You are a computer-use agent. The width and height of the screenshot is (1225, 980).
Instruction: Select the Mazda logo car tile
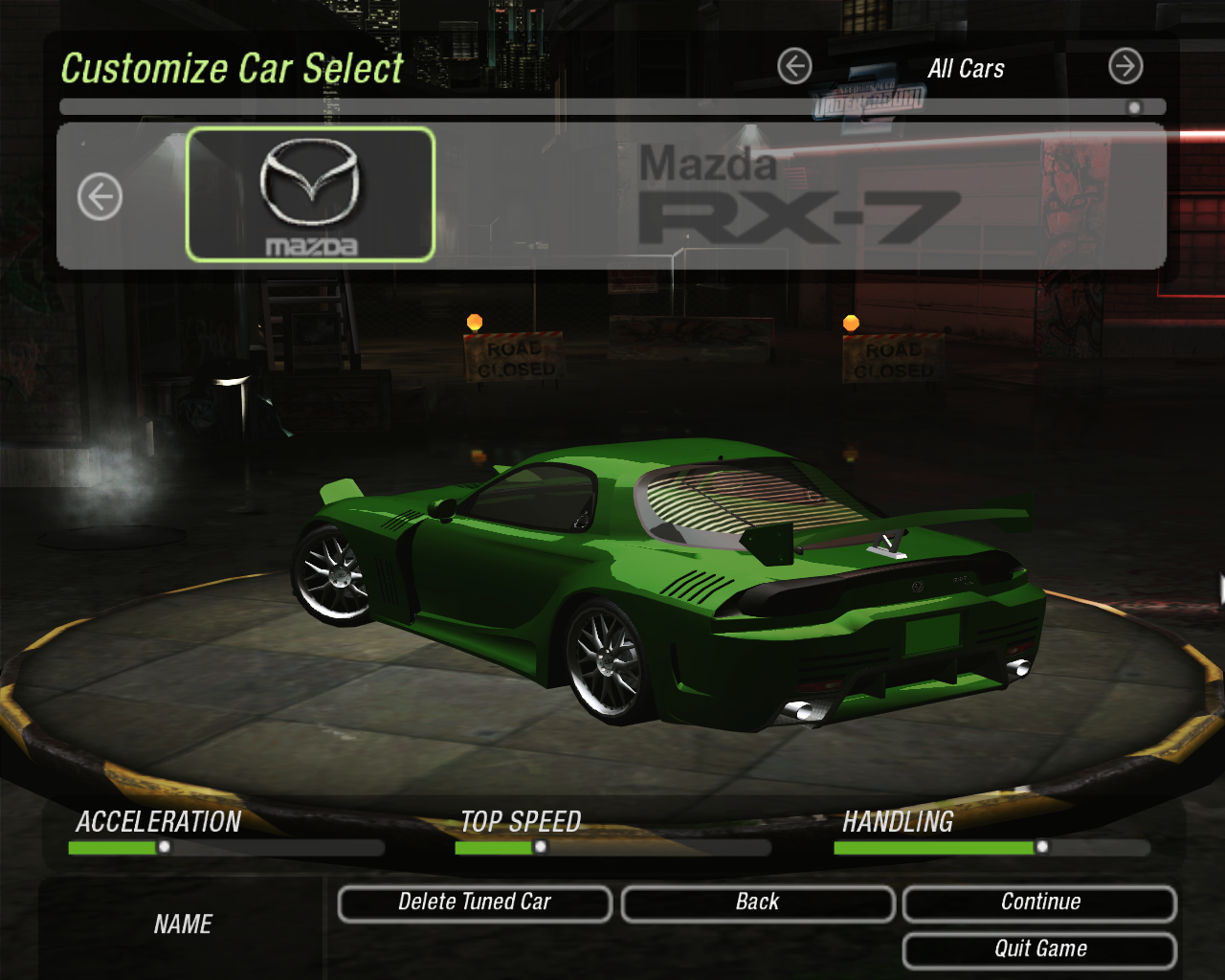(x=310, y=194)
